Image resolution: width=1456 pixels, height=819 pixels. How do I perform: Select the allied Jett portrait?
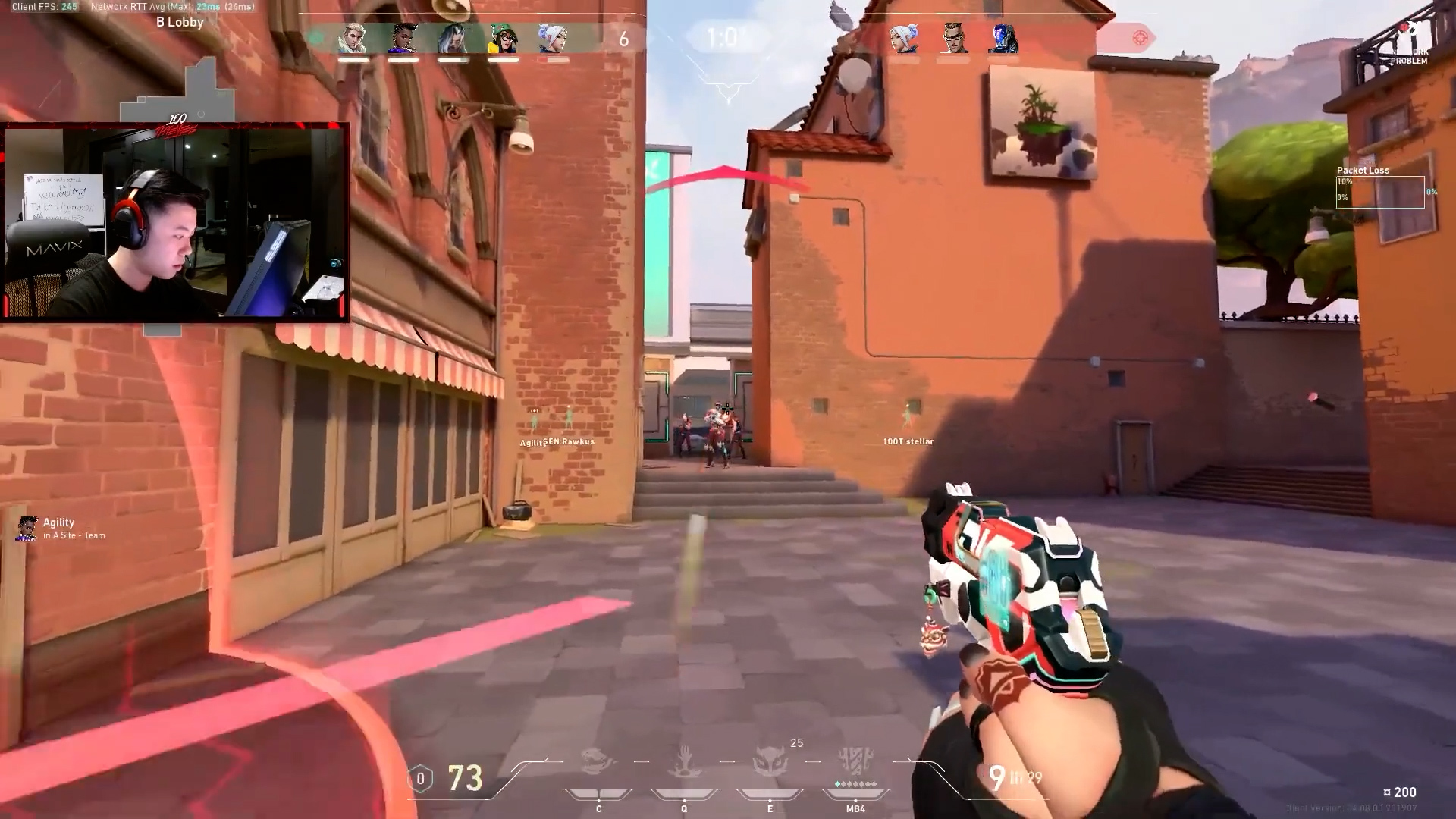pos(553,39)
